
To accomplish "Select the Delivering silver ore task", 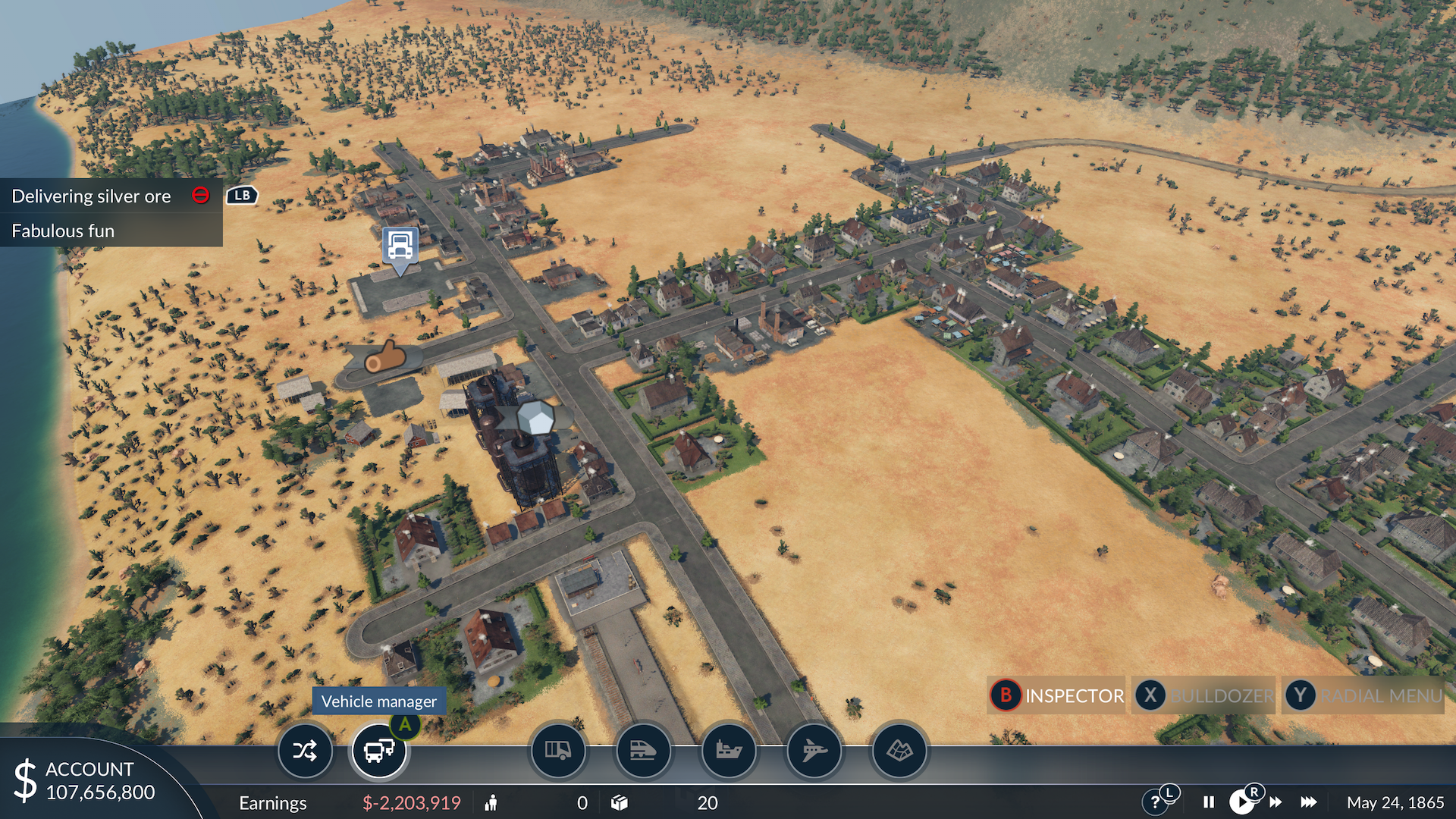I will pyautogui.click(x=92, y=196).
